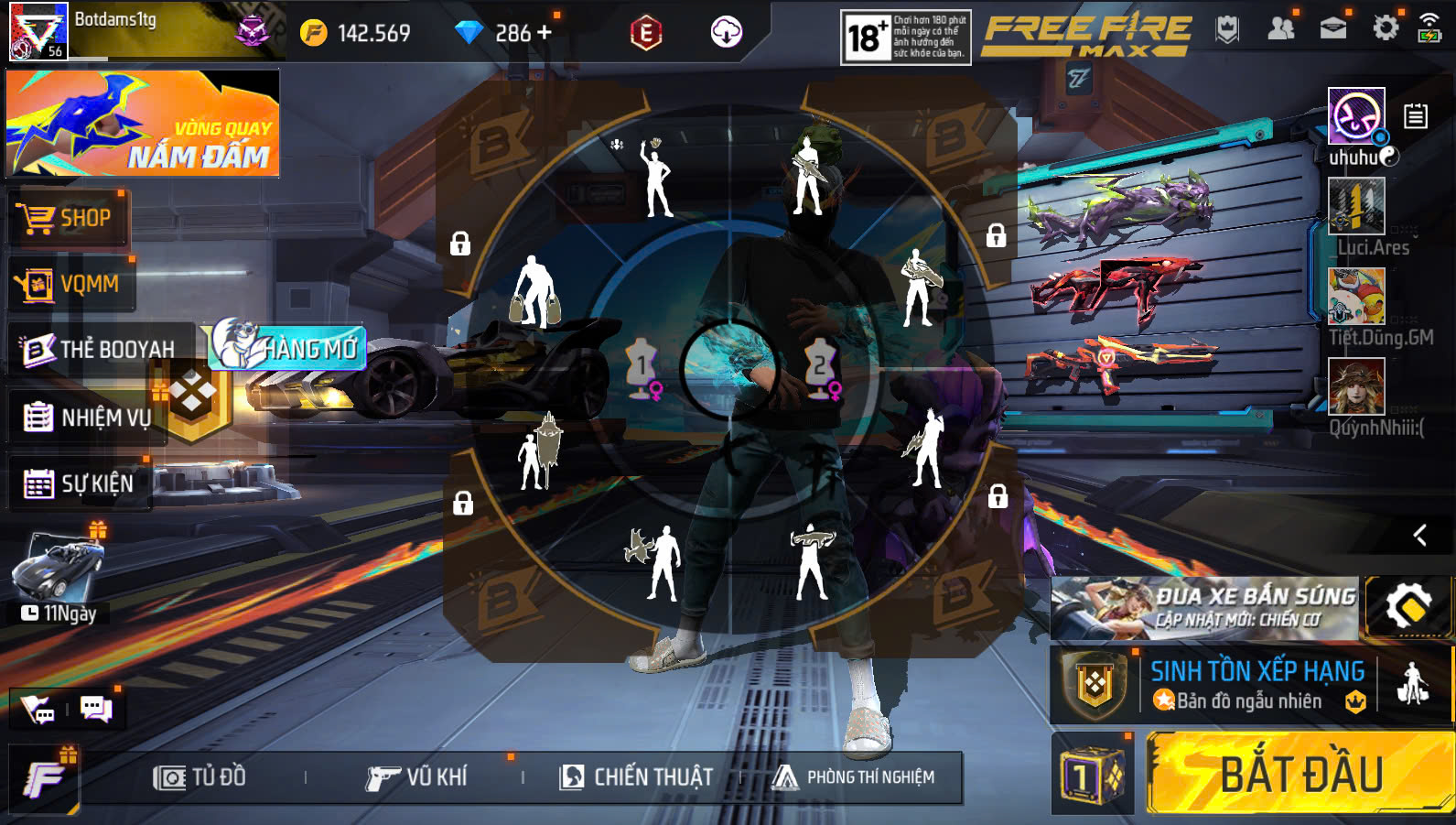
Task: Open the TỦ ĐỒ wardrobe
Action: point(200,777)
